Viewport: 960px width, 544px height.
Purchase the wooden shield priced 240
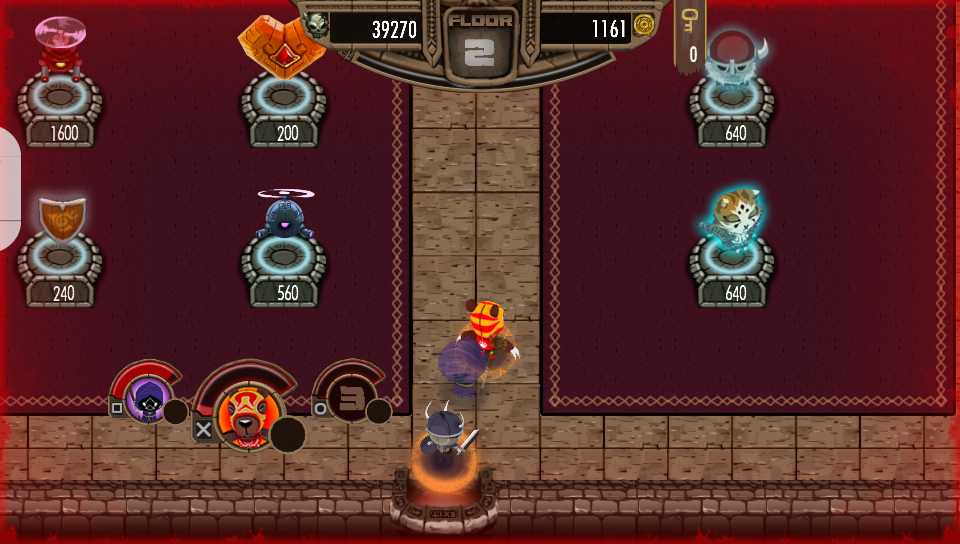coord(61,218)
